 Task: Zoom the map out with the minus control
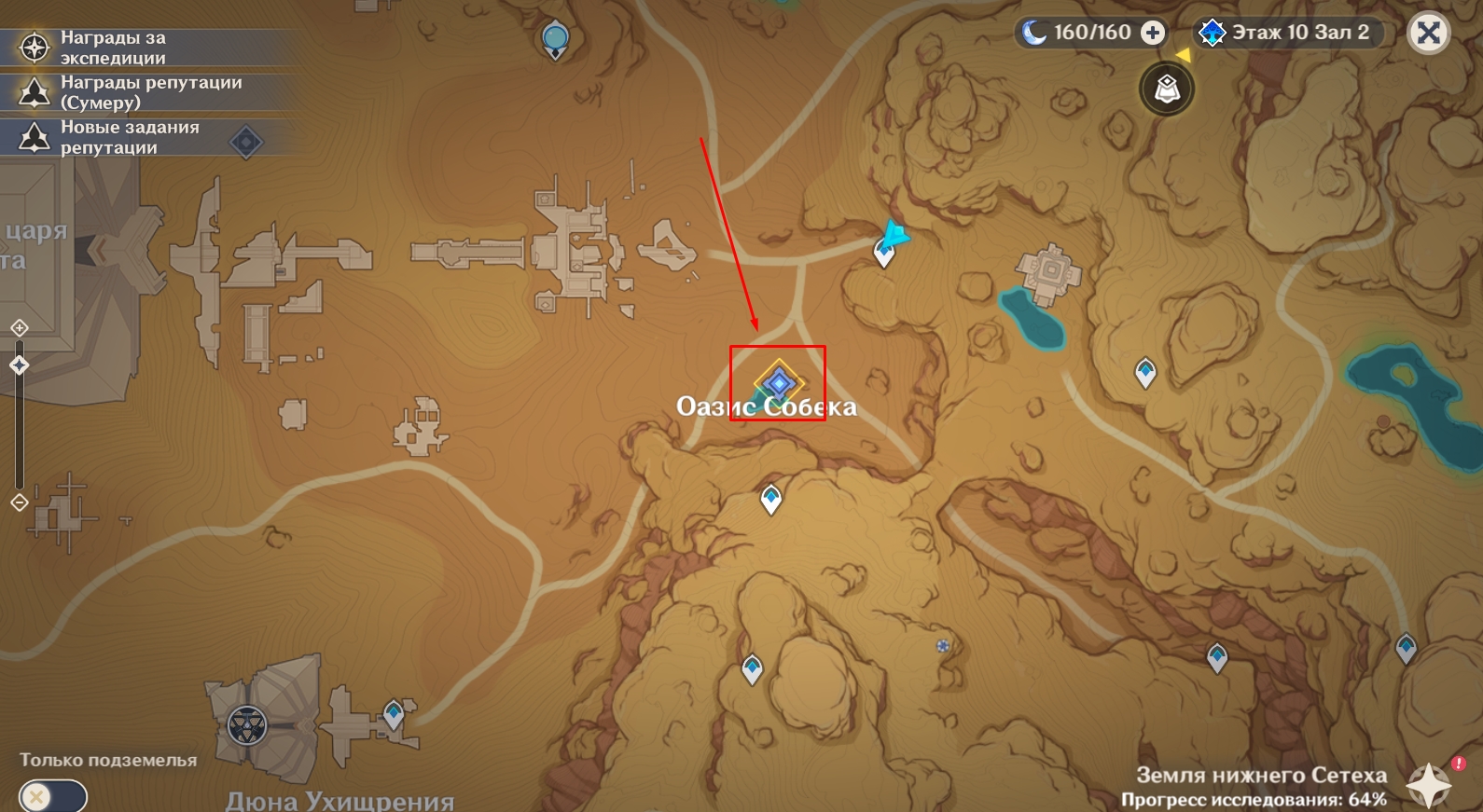(20, 503)
